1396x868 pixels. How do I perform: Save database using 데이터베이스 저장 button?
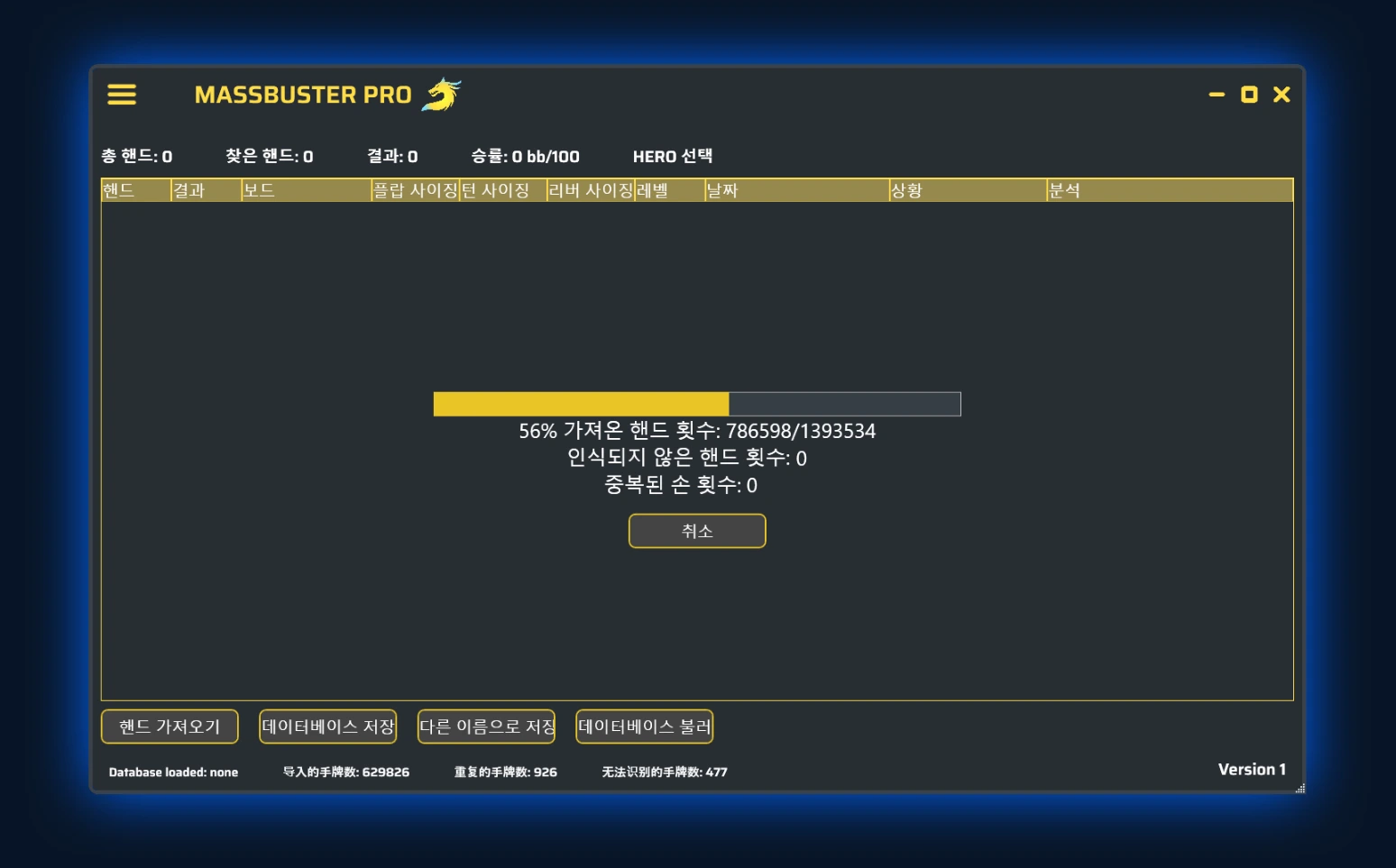pos(327,726)
